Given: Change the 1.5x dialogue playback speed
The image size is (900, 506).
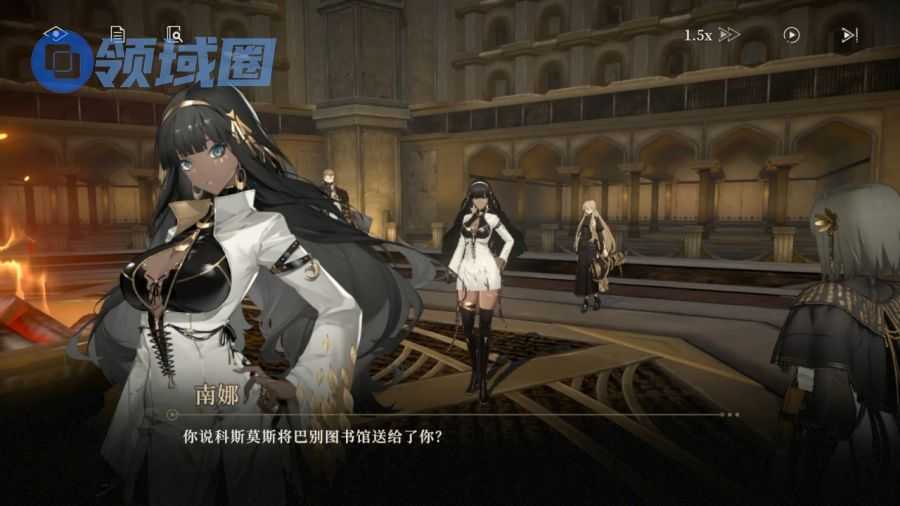Looking at the screenshot, I should (x=711, y=35).
